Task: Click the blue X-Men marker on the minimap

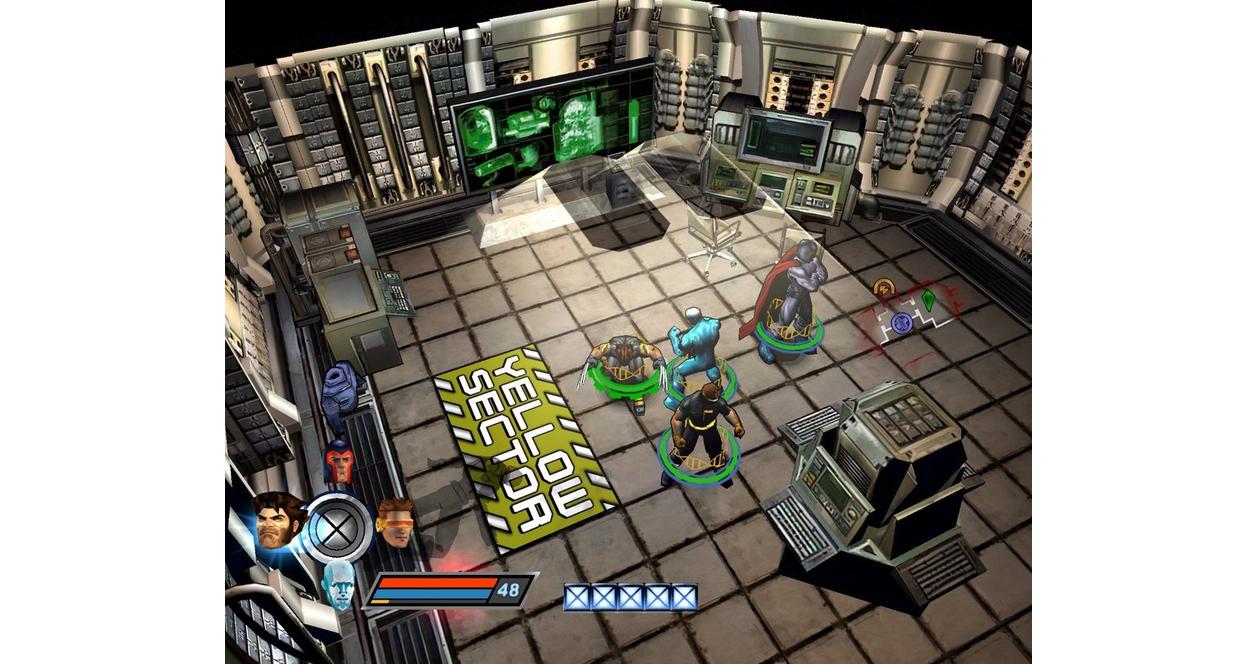Action: click(x=901, y=323)
